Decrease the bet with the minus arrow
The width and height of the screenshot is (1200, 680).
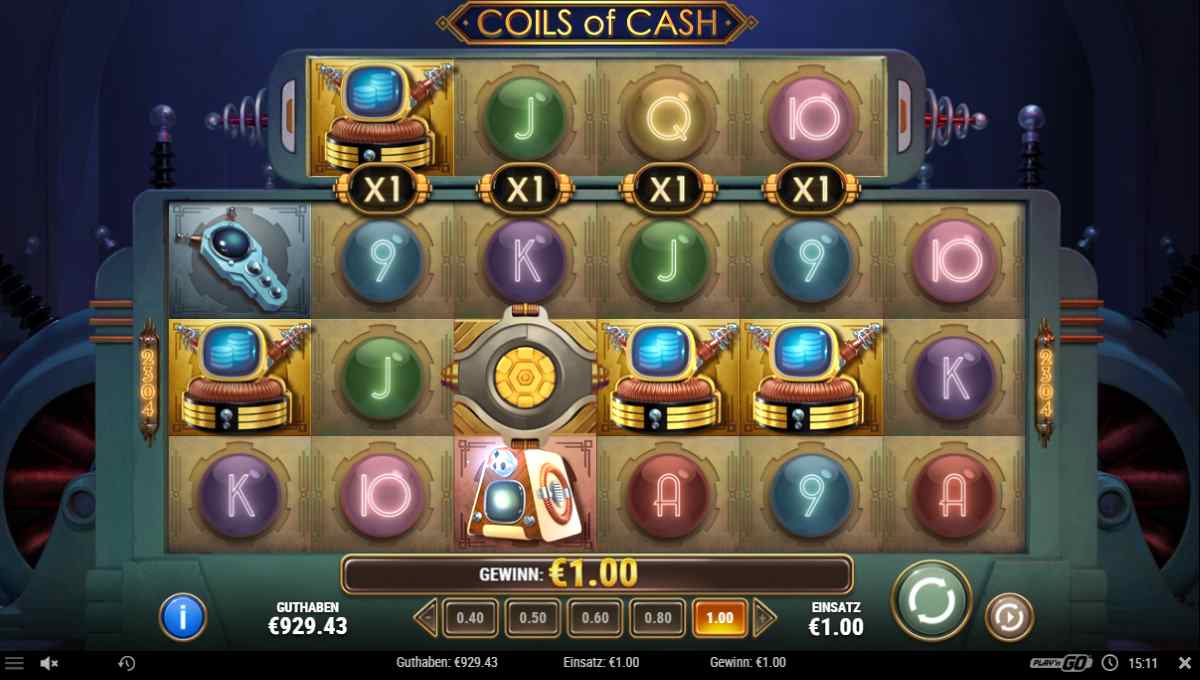click(426, 618)
